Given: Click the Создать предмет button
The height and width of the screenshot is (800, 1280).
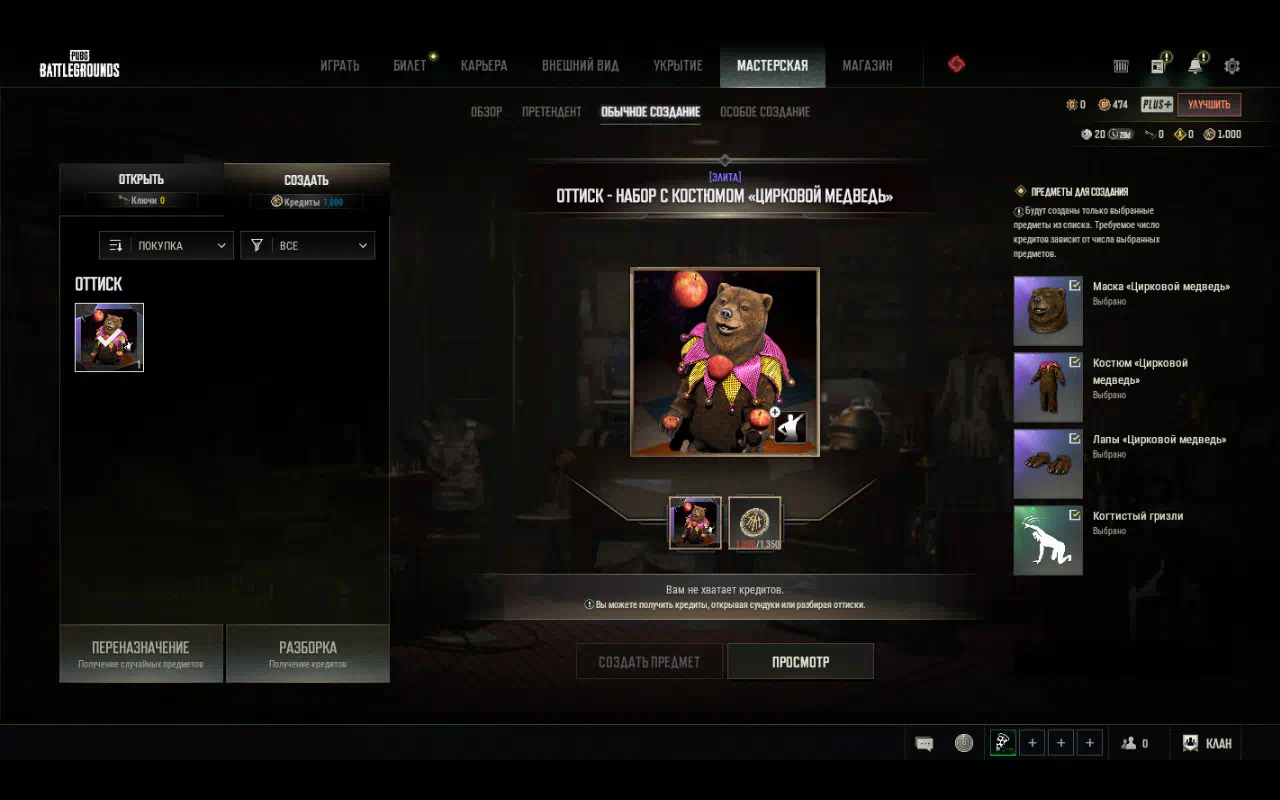Looking at the screenshot, I should coord(649,661).
